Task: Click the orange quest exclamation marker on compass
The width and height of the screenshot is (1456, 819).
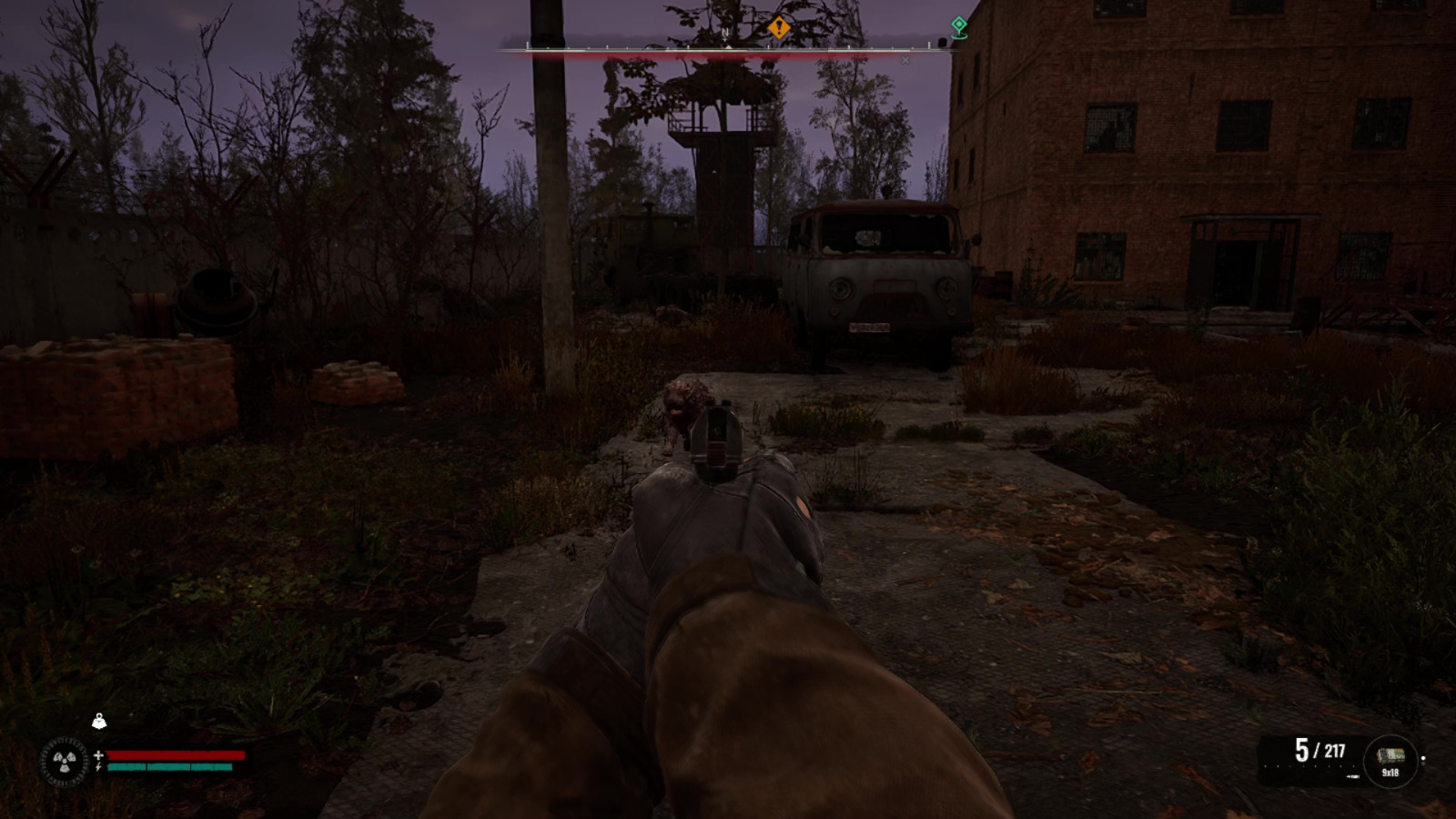Action: (779, 26)
